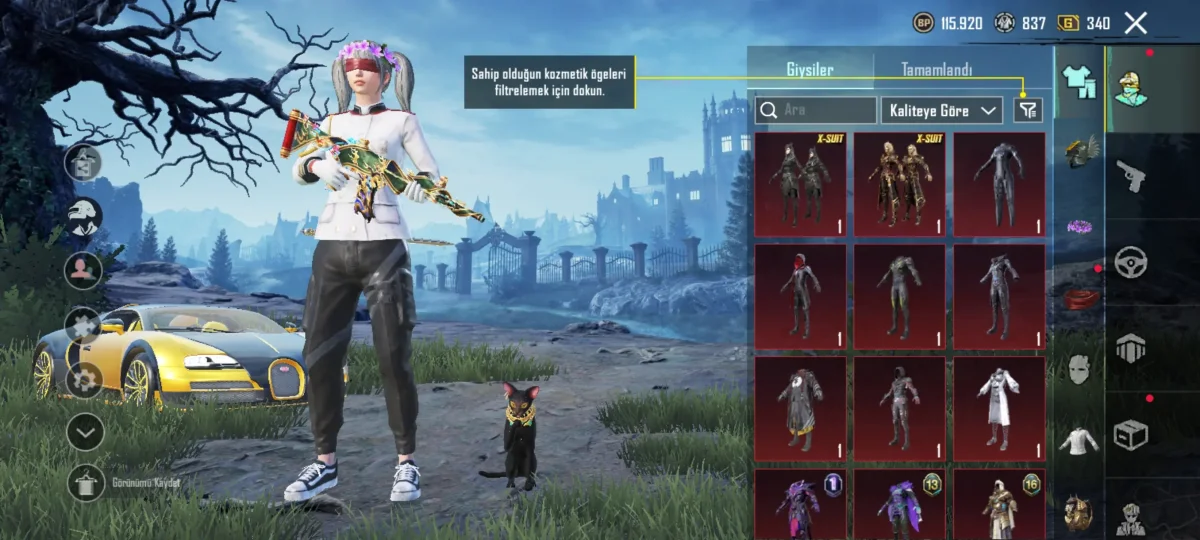The image size is (1200, 540).
Task: Select the face mask subcategory
Action: point(1078,368)
